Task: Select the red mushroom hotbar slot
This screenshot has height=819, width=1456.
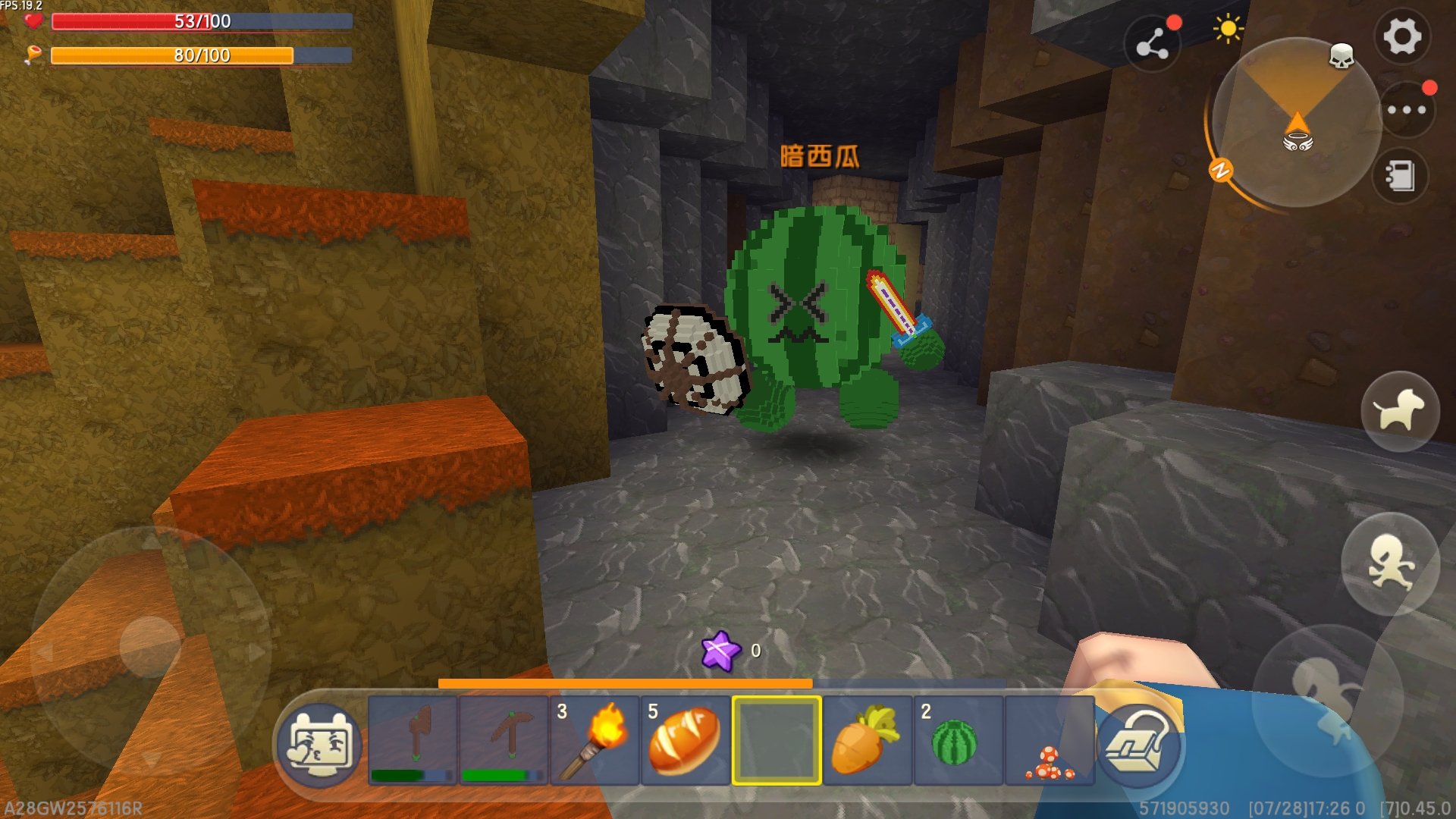Action: [x=1050, y=740]
